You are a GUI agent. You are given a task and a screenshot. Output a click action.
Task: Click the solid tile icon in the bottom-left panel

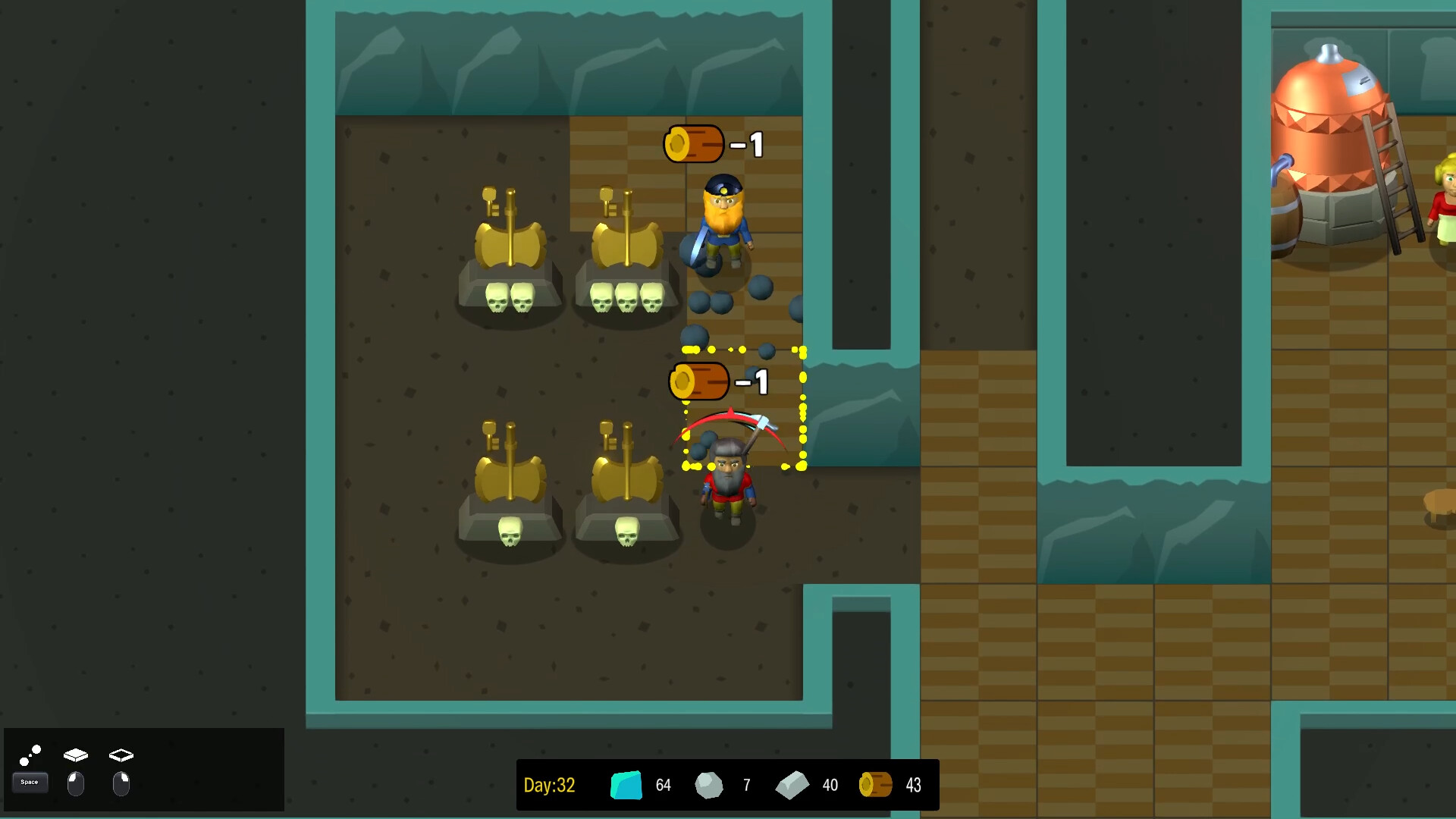76,754
